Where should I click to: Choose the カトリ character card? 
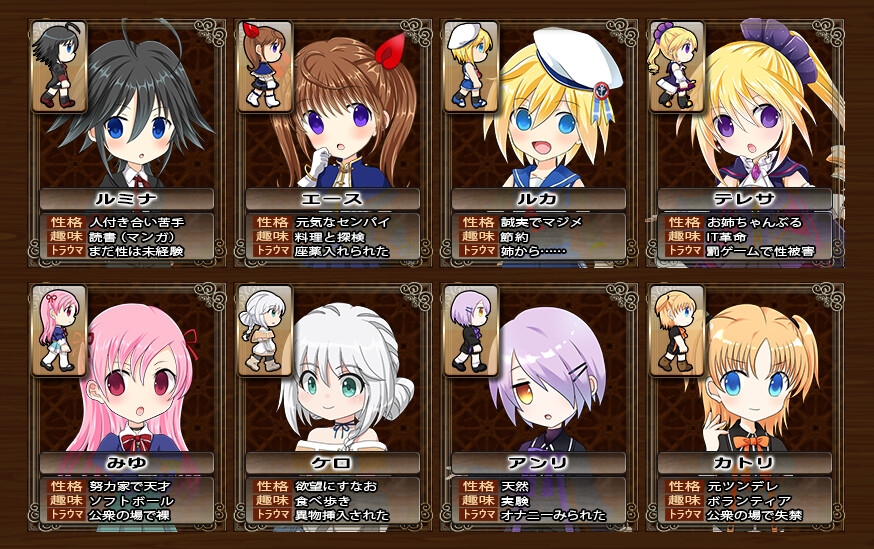click(745, 405)
